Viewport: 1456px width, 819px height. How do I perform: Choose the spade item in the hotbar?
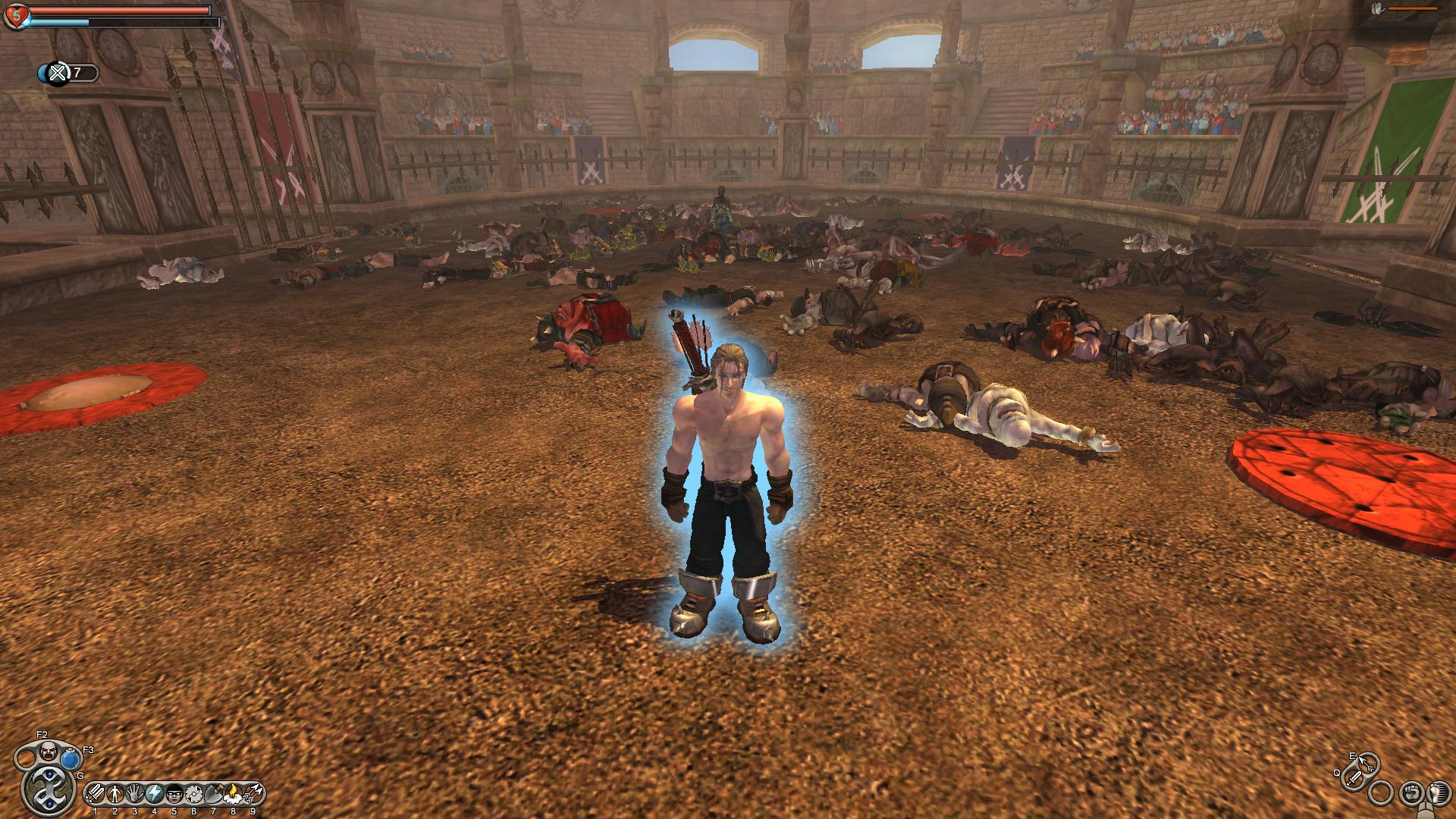click(x=214, y=794)
